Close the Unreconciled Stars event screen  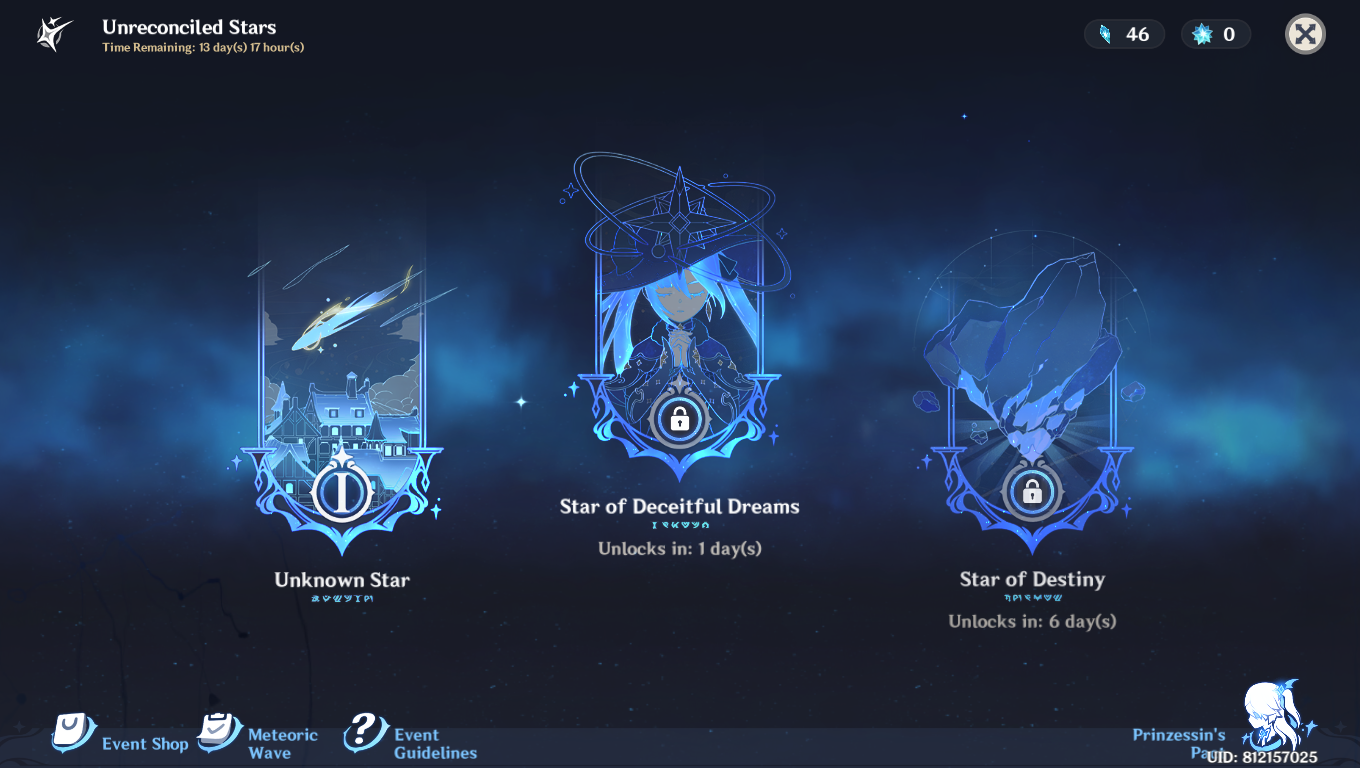click(1305, 33)
